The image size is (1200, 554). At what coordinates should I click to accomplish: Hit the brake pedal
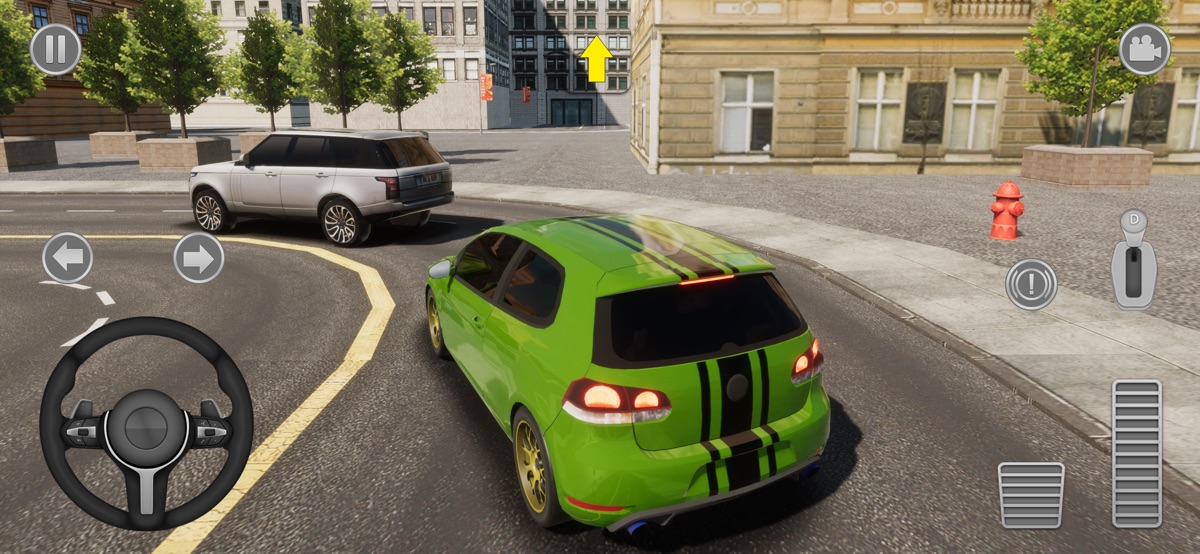pyautogui.click(x=1031, y=494)
